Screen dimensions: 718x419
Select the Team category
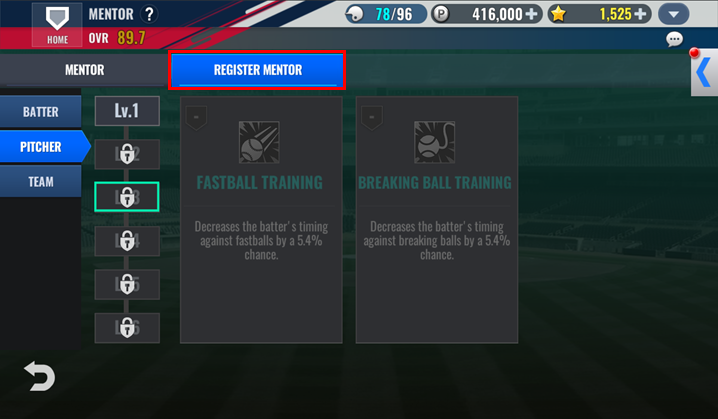coord(41,182)
